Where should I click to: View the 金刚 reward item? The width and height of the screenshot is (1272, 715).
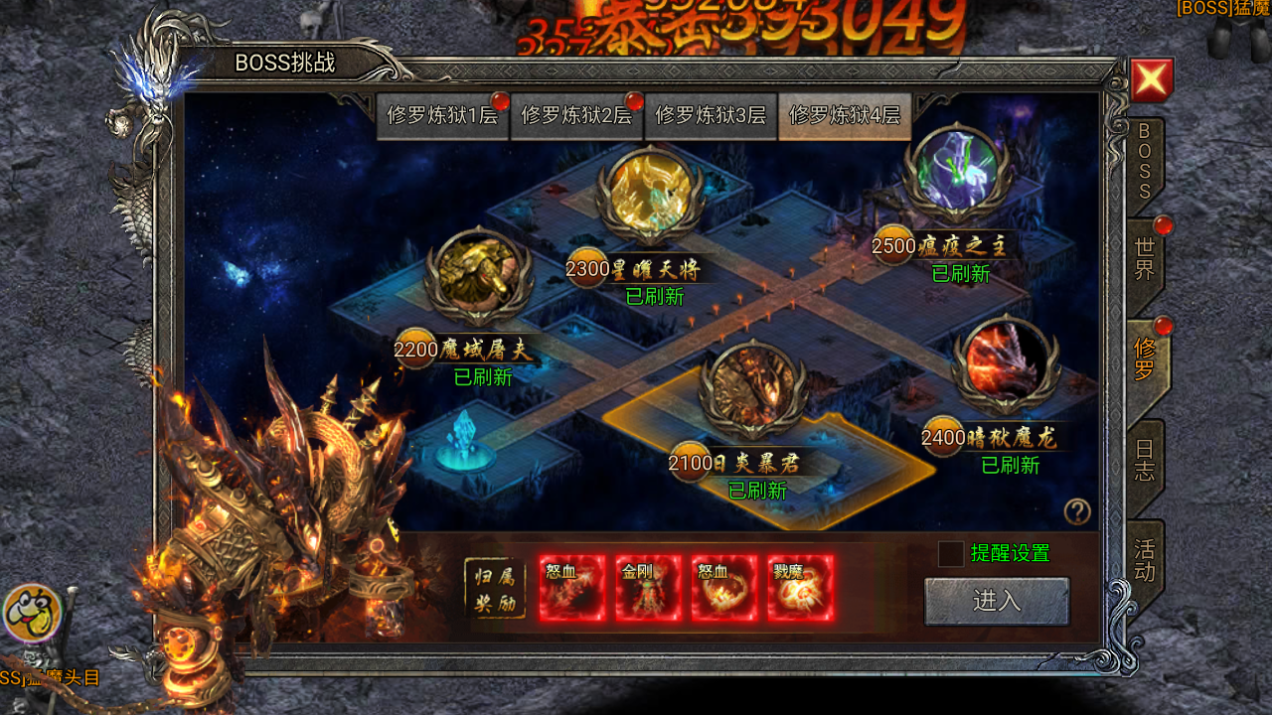tap(648, 589)
